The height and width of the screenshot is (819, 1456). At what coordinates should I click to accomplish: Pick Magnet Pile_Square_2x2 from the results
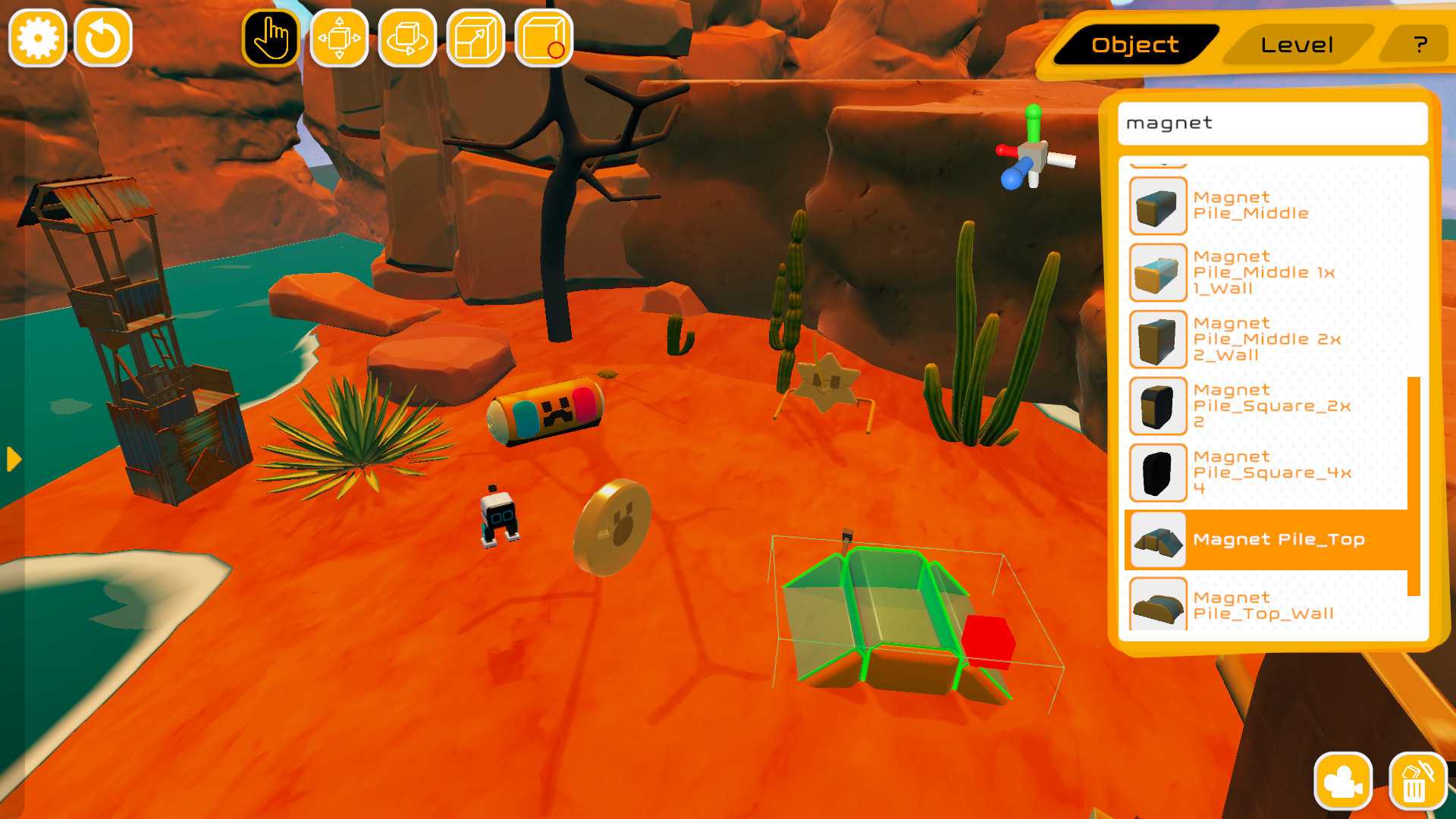coord(1251,406)
